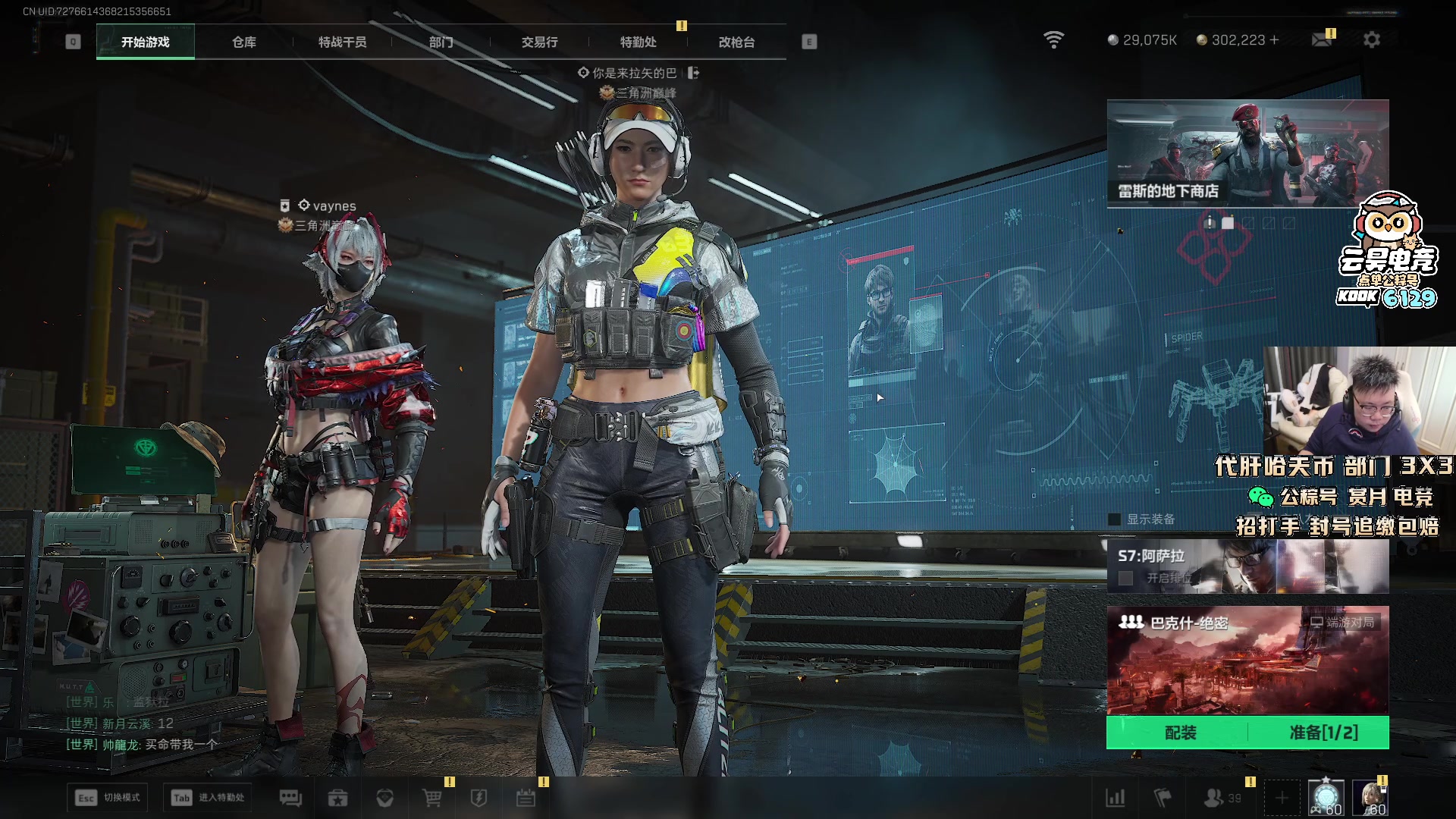
Task: Enable the 开启排位 ranked checkbox
Action: pos(1126,579)
